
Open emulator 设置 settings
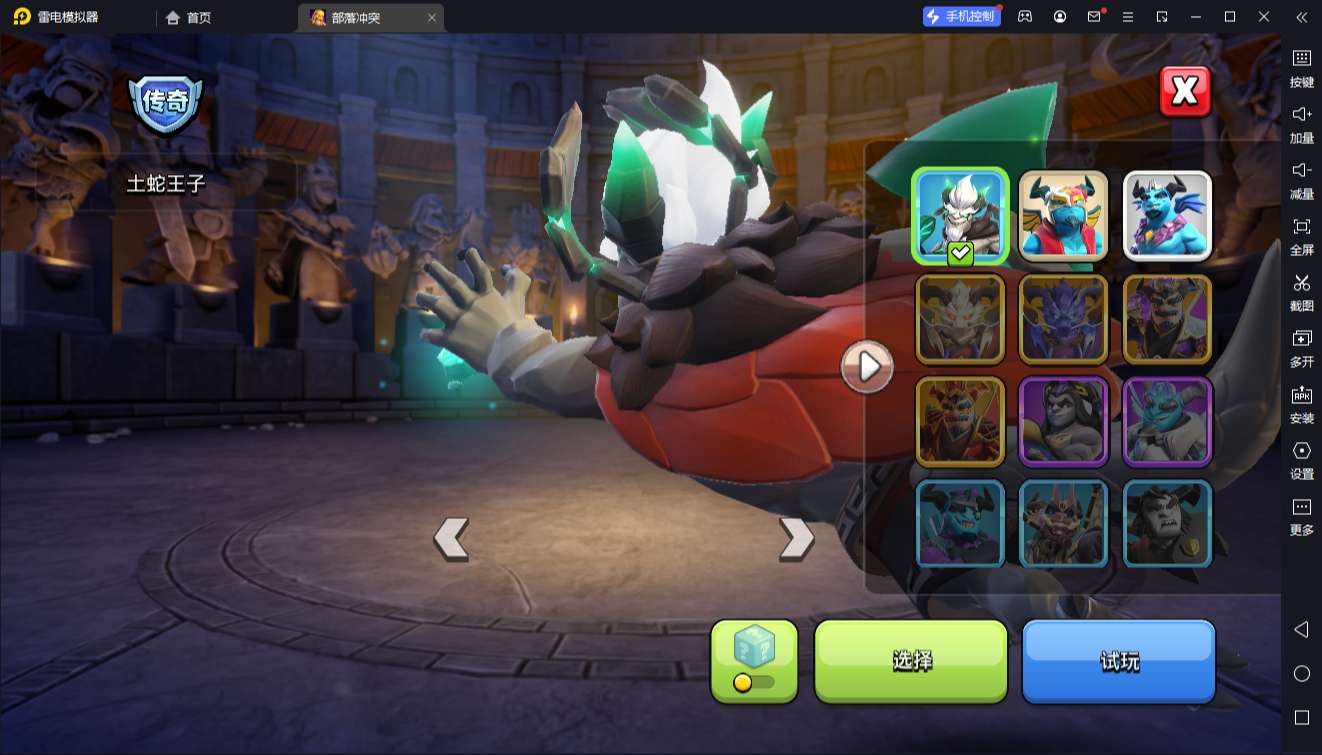point(1301,458)
